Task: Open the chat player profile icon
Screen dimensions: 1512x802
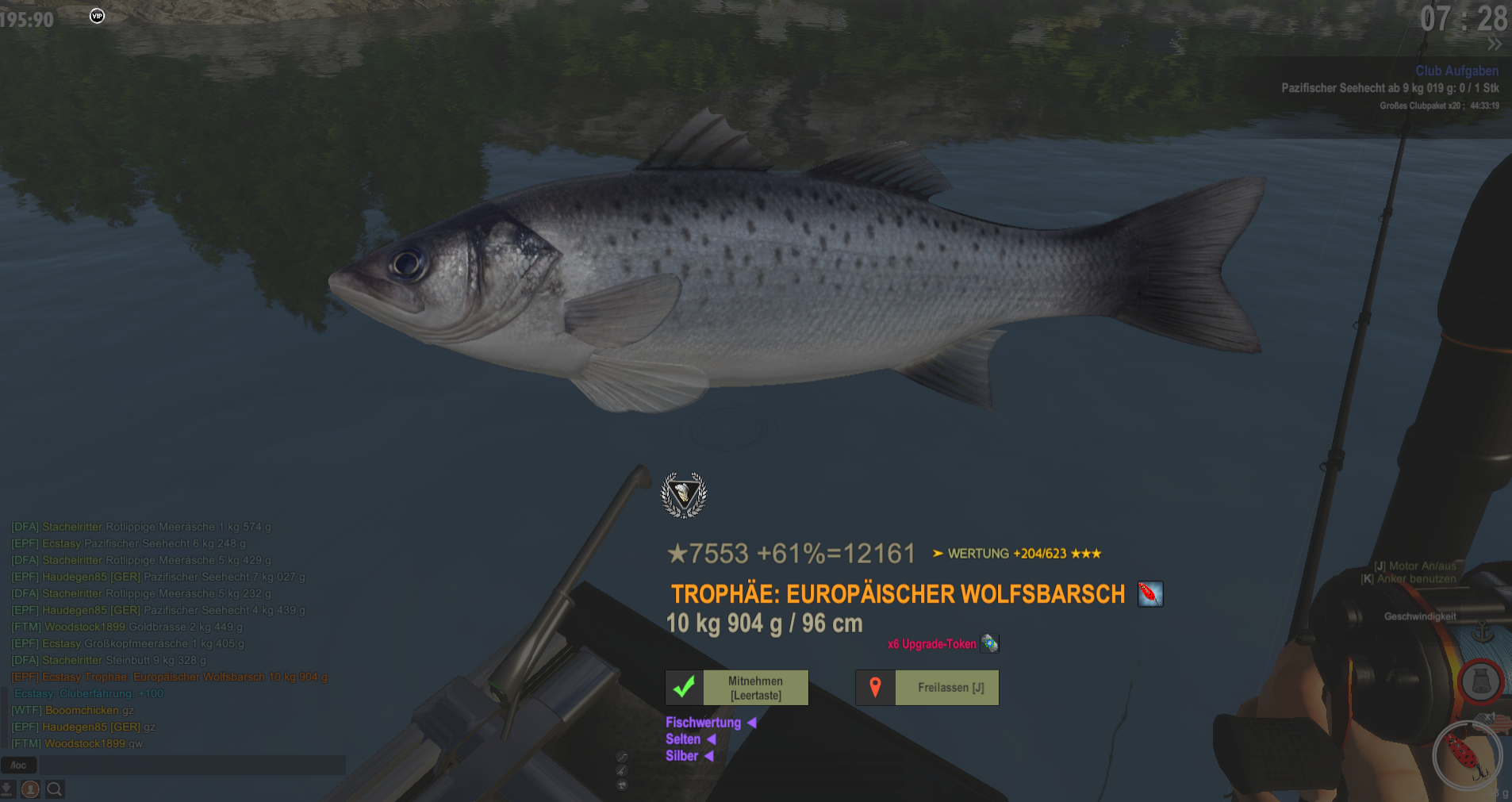Action: pyautogui.click(x=31, y=789)
